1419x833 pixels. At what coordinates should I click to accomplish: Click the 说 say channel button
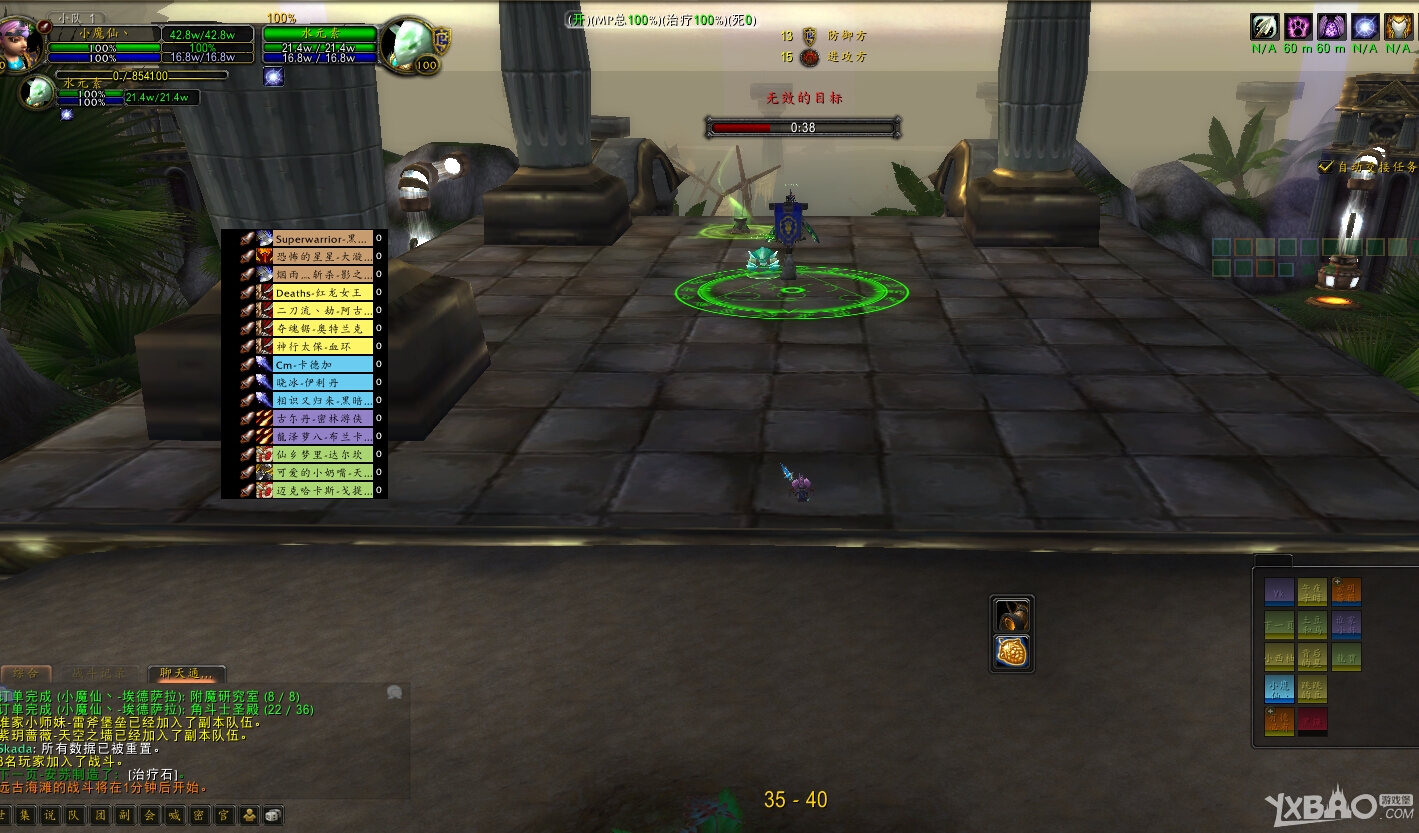(x=48, y=816)
